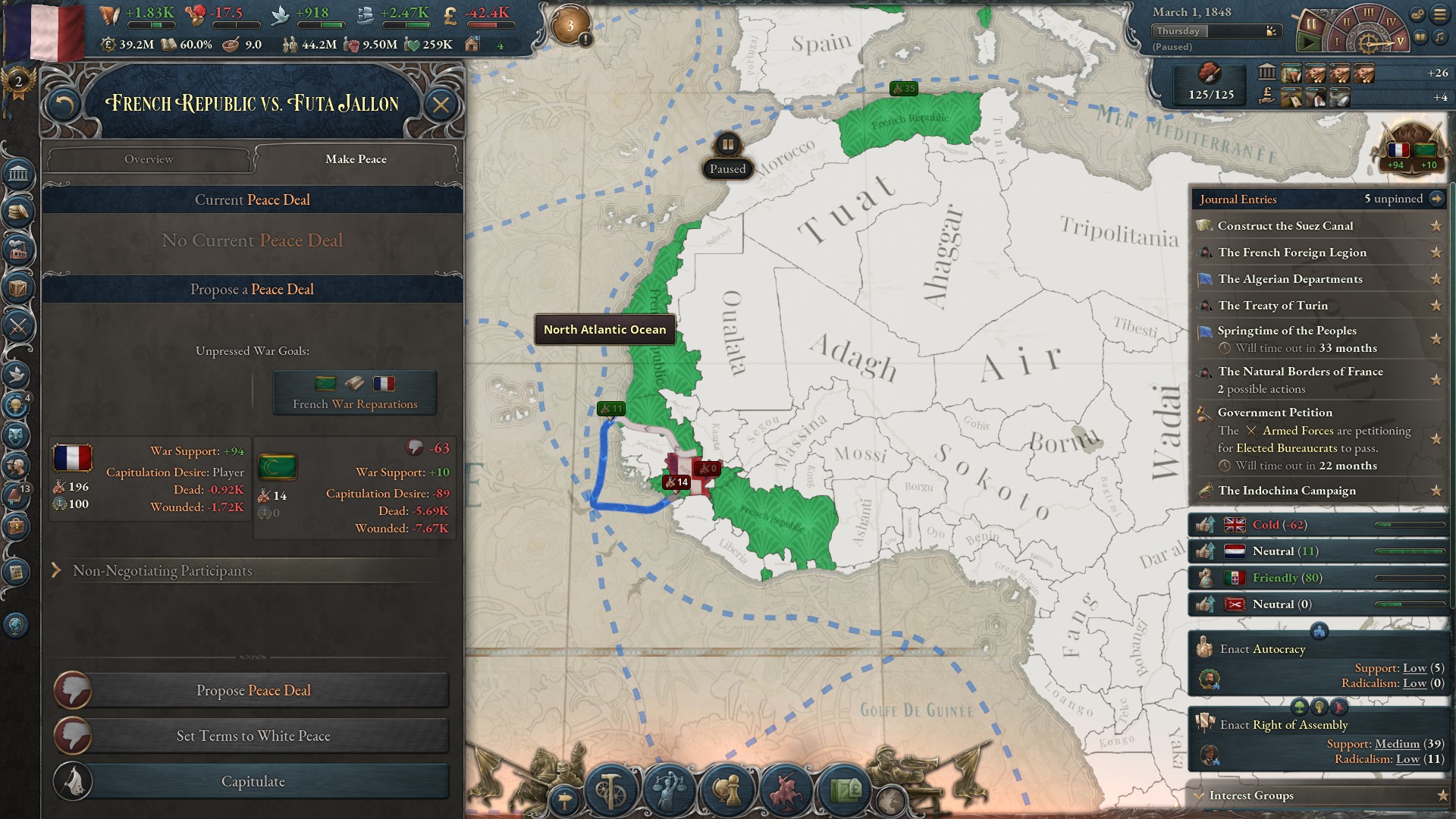Switch to the Overview tab of the war panel
Image resolution: width=1456 pixels, height=819 pixels.
pos(149,159)
